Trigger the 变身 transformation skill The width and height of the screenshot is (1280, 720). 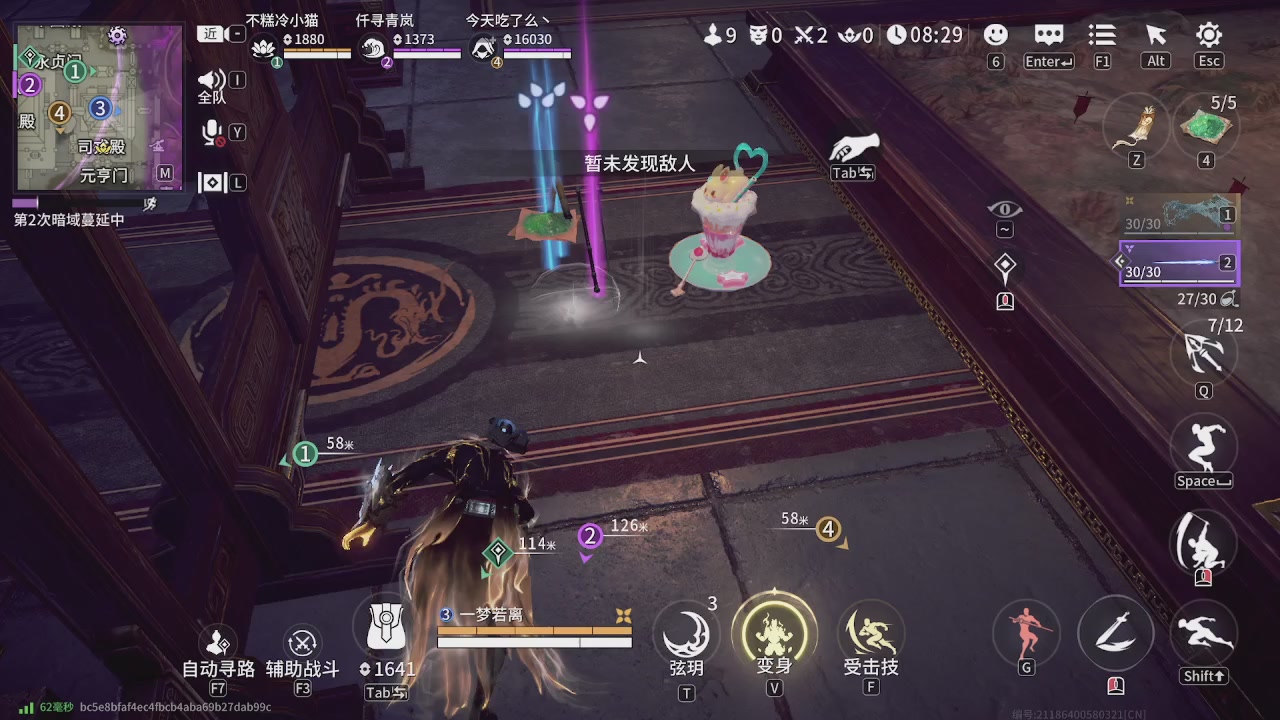(775, 632)
